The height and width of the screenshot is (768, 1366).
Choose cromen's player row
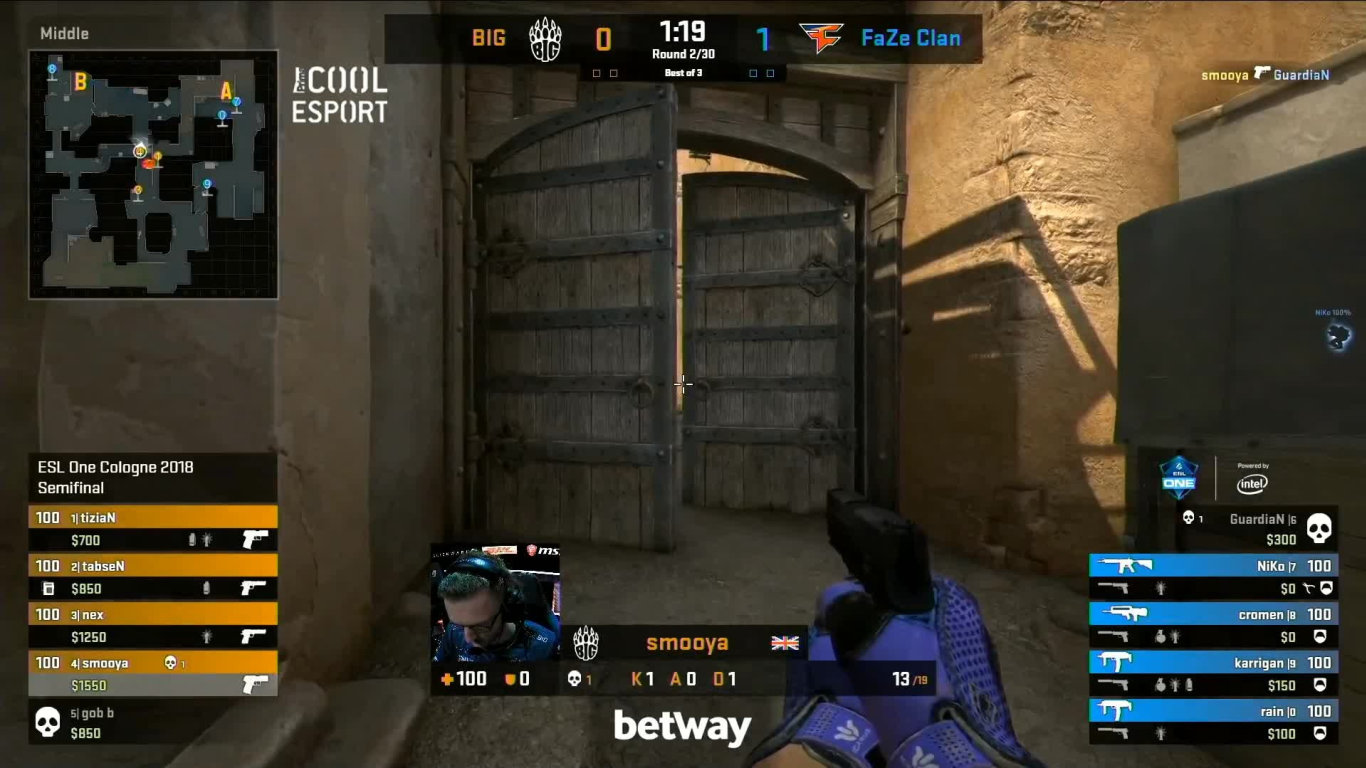point(1213,625)
